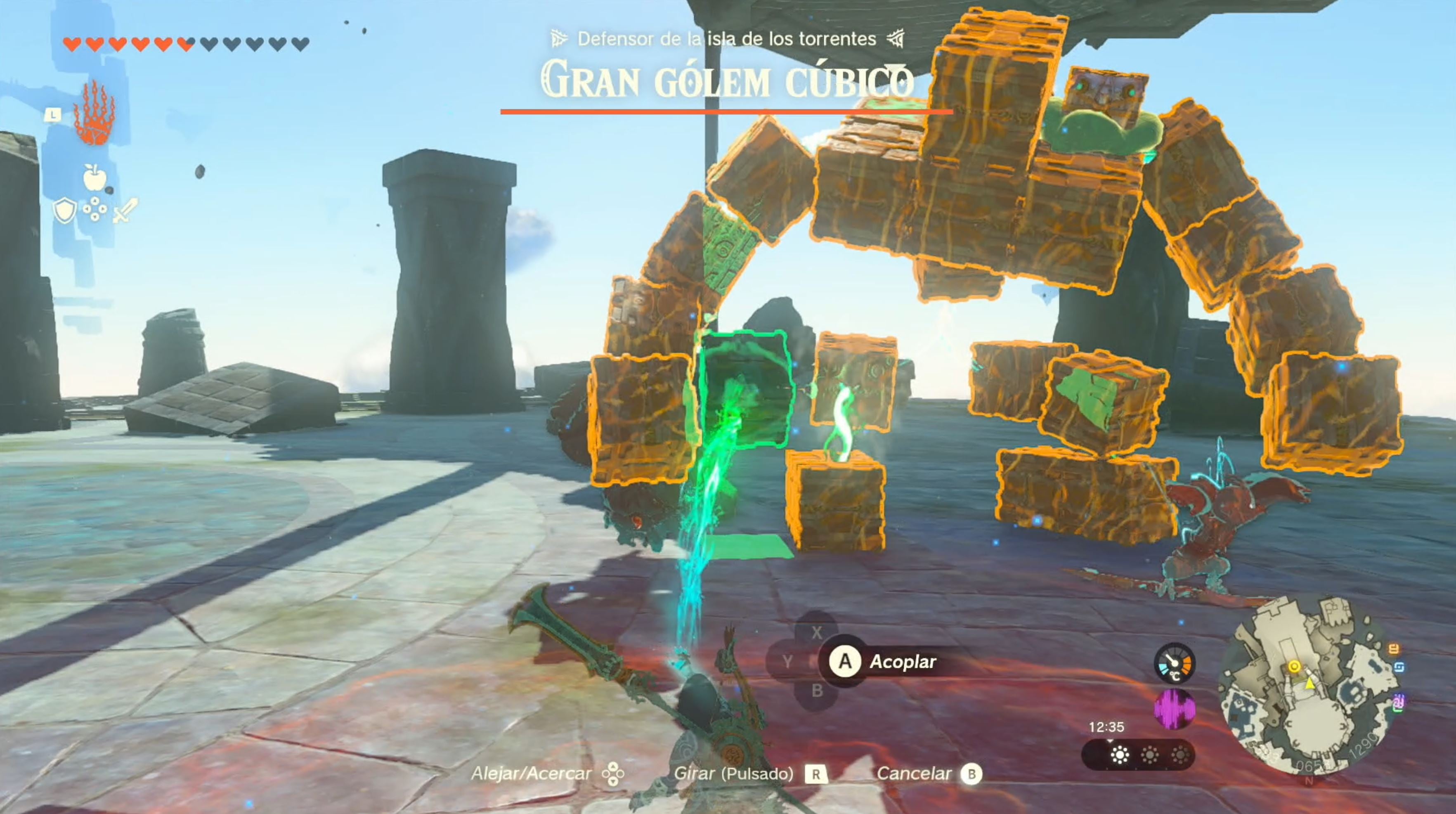Click the purple noise level meter
This screenshot has height=814, width=1456.
tap(1174, 708)
